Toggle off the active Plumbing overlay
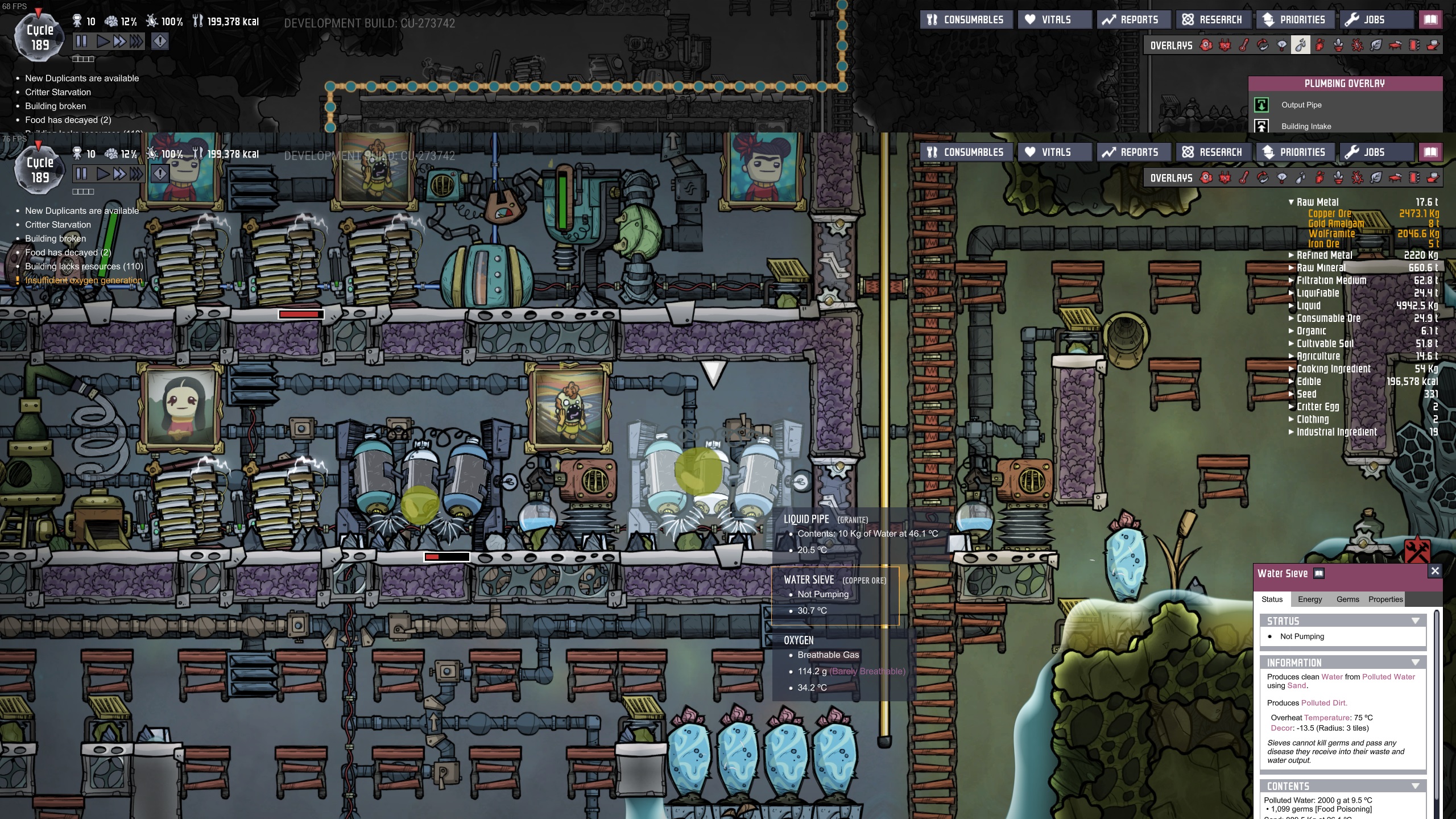Image resolution: width=1456 pixels, height=819 pixels. click(x=1301, y=177)
